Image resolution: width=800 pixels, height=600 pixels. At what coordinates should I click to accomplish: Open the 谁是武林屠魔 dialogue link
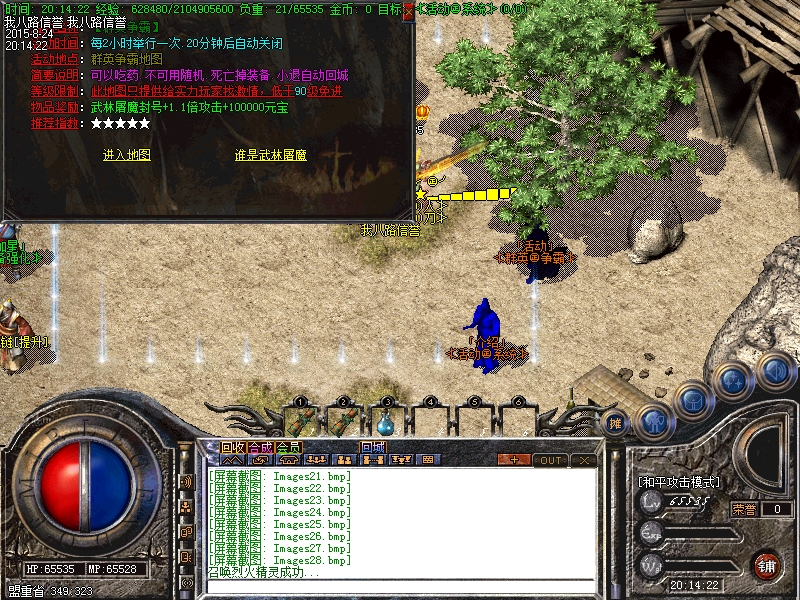click(x=270, y=155)
